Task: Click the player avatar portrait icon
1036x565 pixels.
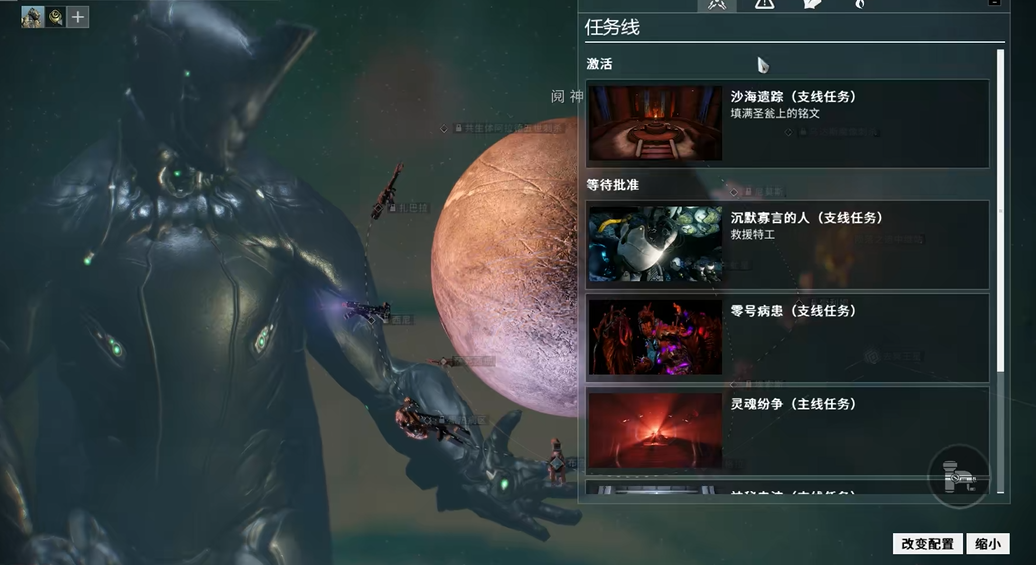Action: (32, 17)
